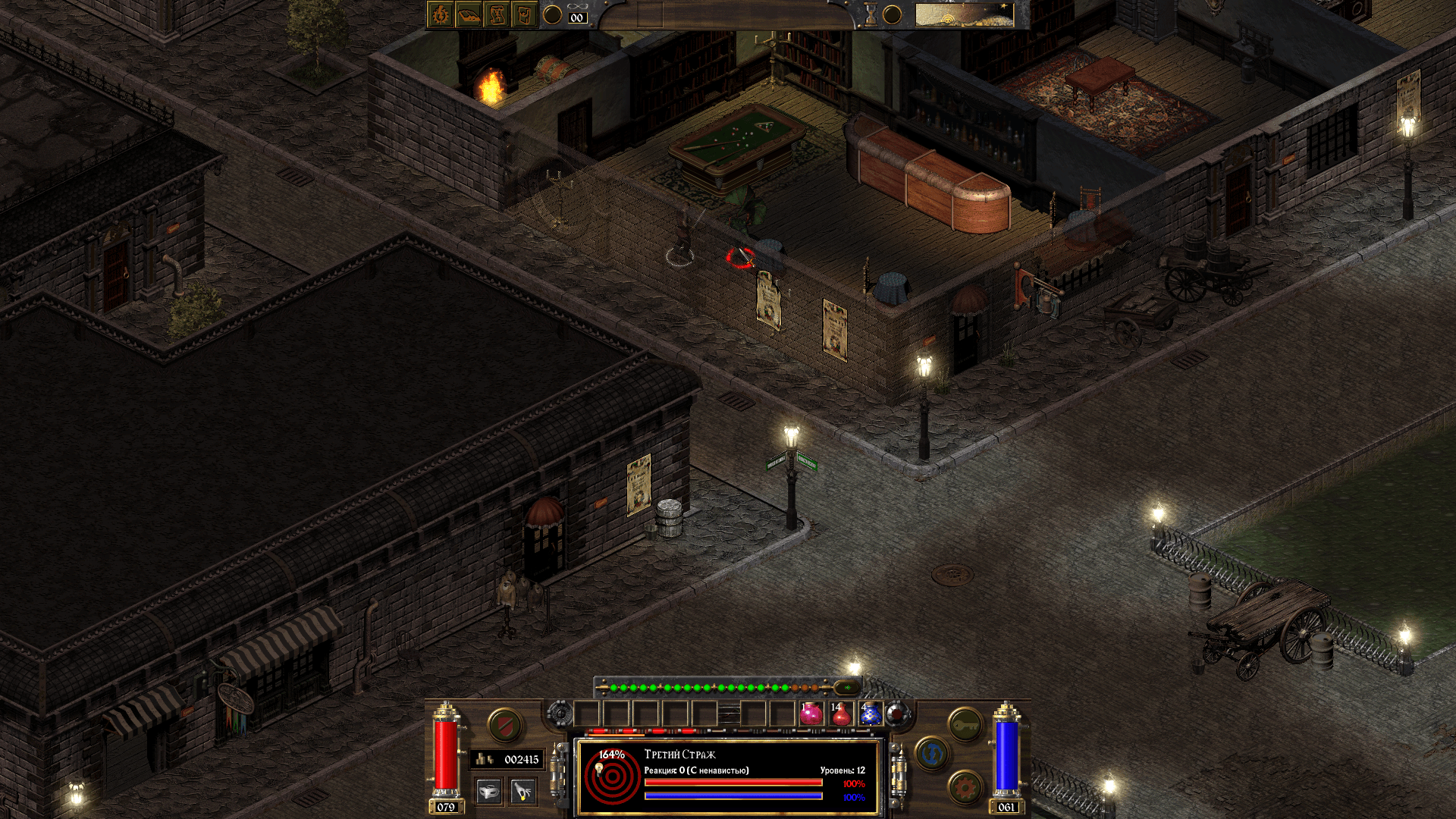Click the glowing hand skill icon
The width and height of the screenshot is (1456, 819).
[522, 792]
